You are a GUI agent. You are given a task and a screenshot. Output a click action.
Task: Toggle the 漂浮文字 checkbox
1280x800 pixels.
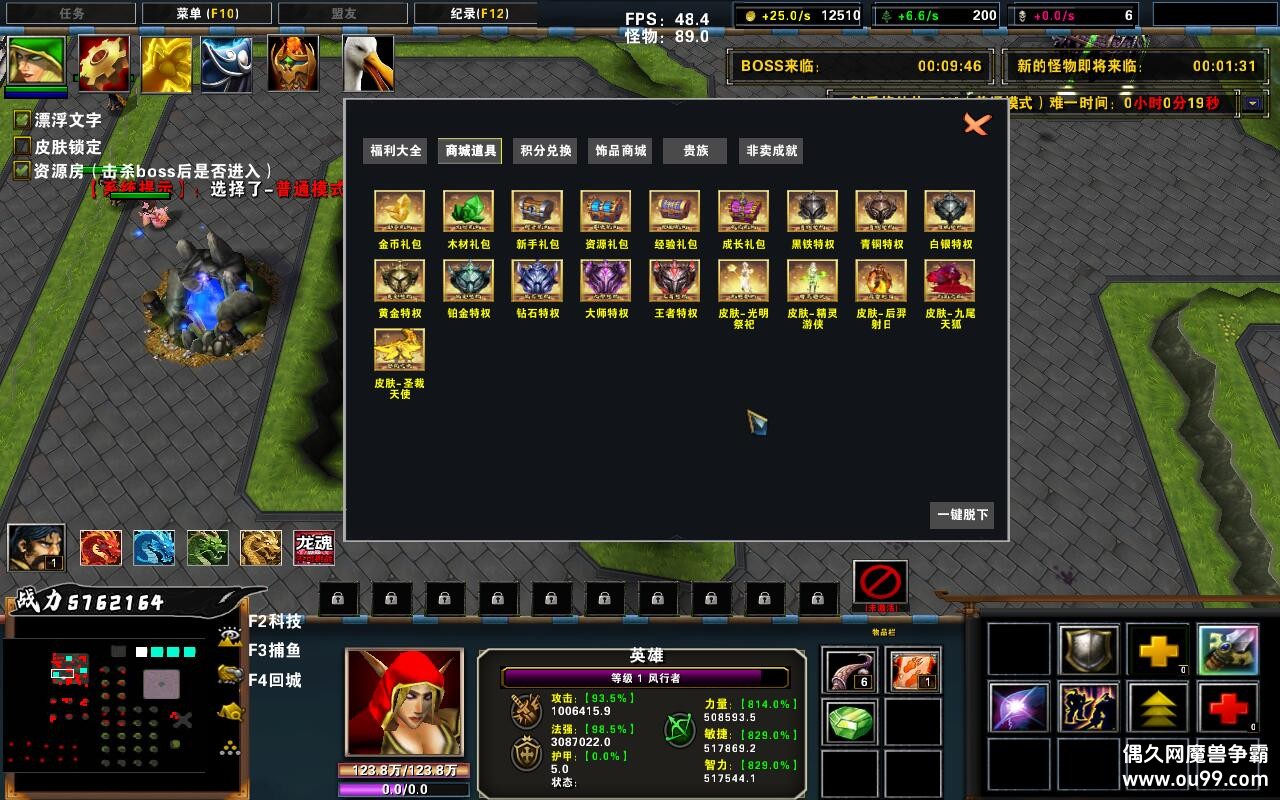[22, 120]
